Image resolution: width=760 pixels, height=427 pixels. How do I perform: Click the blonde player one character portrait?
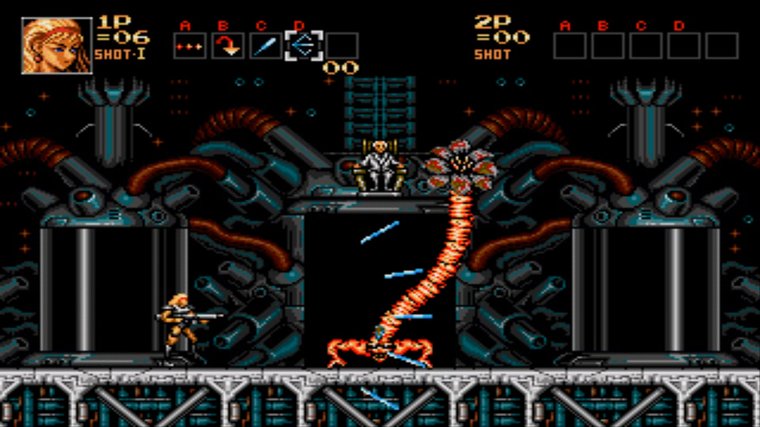(x=57, y=45)
